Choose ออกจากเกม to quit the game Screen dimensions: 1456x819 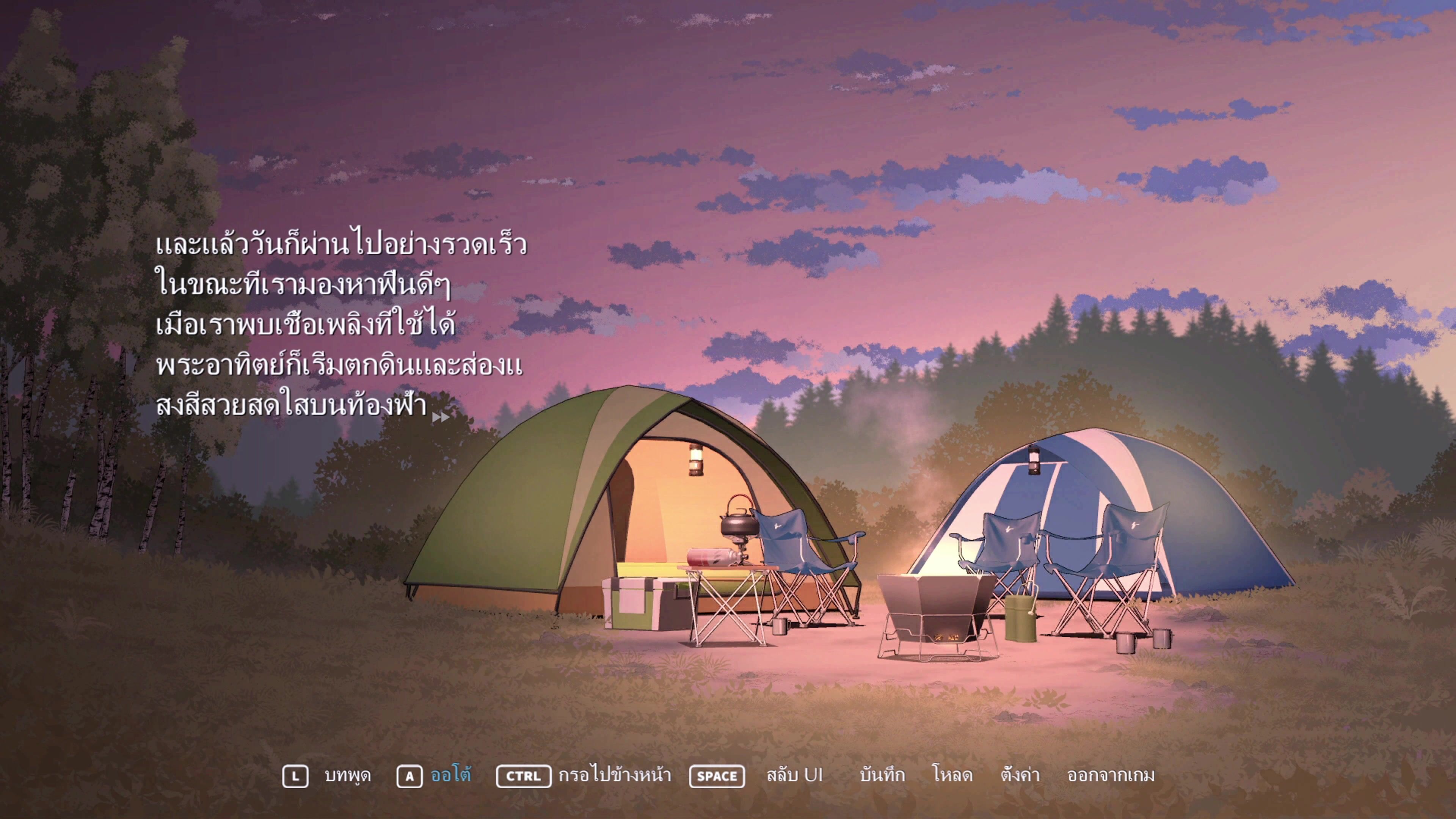tap(1111, 775)
